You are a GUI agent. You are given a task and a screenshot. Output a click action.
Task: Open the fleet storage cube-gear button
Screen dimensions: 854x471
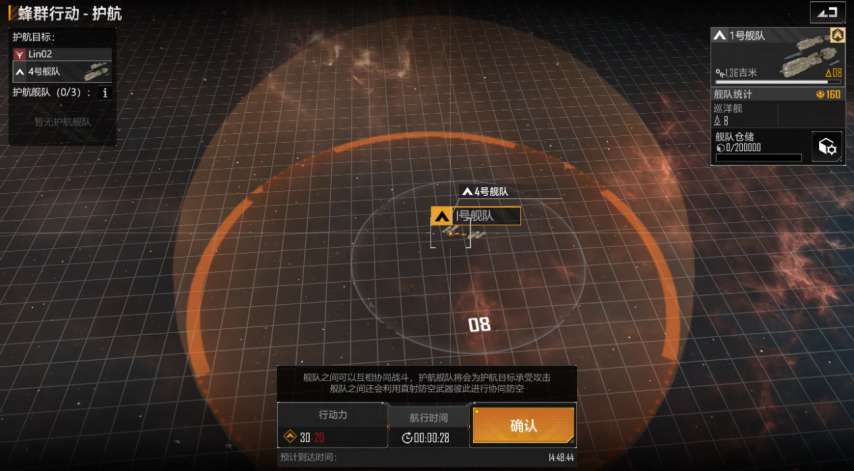(x=826, y=146)
